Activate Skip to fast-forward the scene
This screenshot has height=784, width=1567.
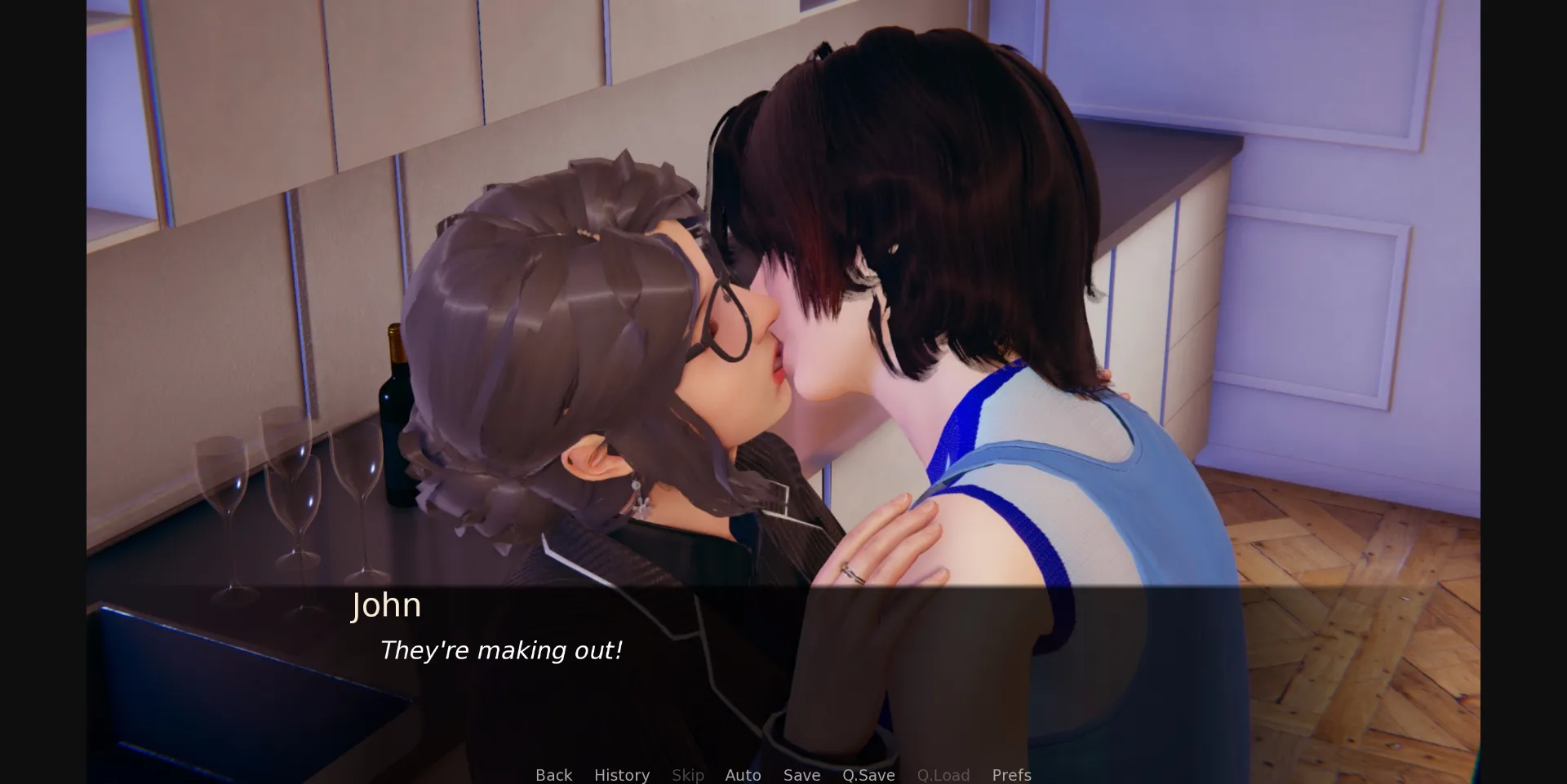(687, 775)
